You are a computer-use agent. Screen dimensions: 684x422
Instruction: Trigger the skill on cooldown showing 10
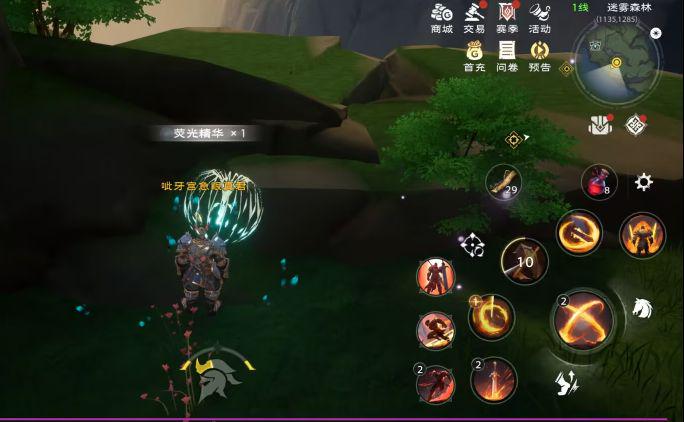(x=524, y=262)
